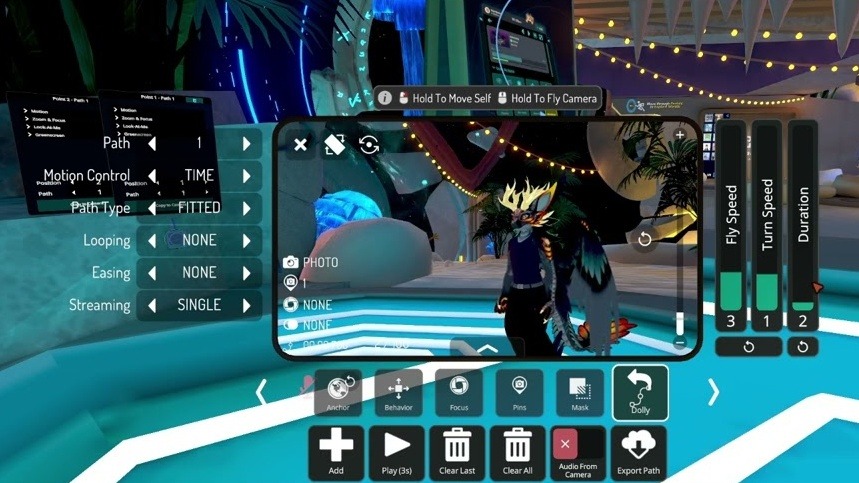Open the Dolly camera mode

640,392
